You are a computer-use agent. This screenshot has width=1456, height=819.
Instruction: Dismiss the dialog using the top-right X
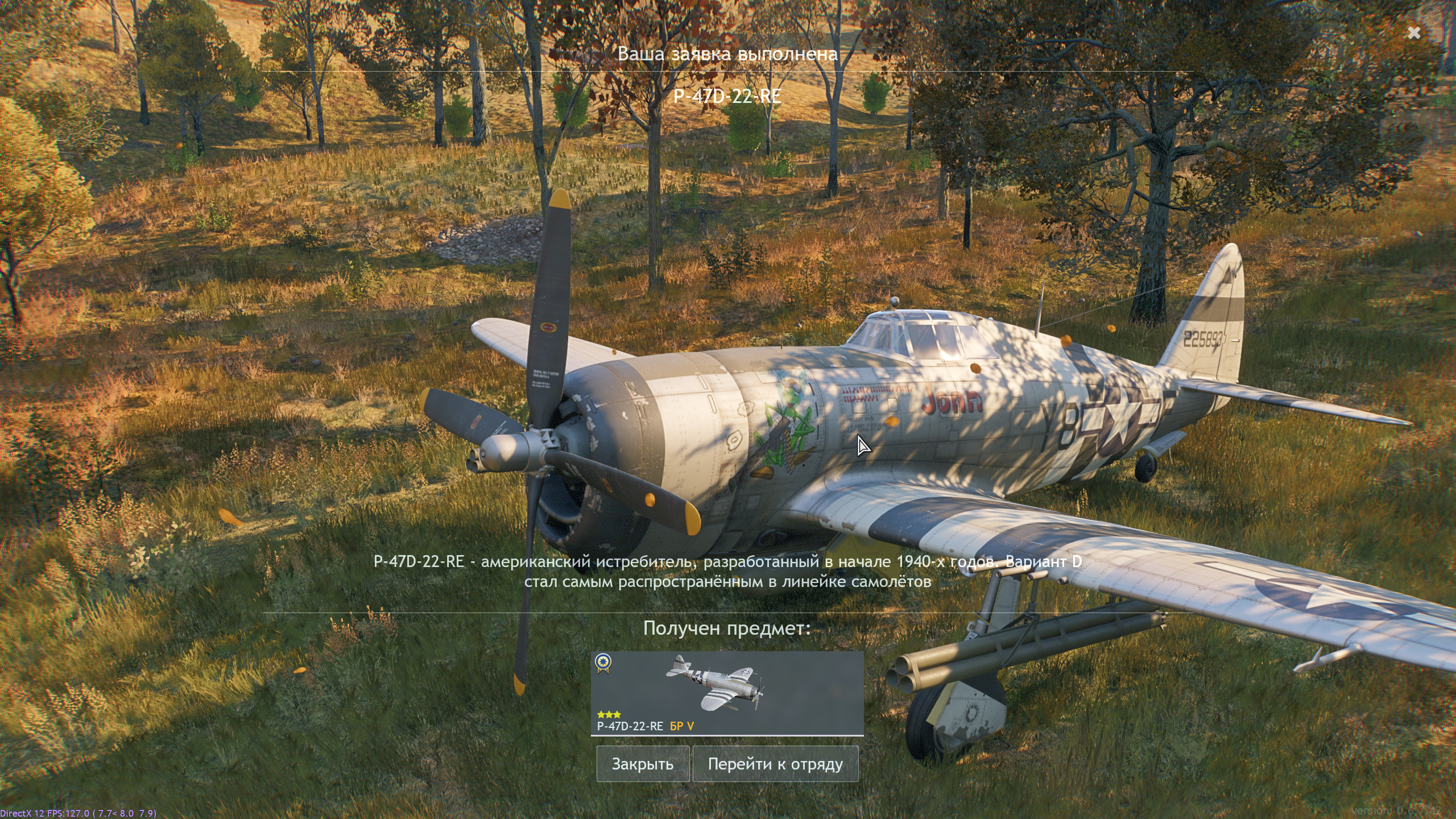click(x=1414, y=33)
